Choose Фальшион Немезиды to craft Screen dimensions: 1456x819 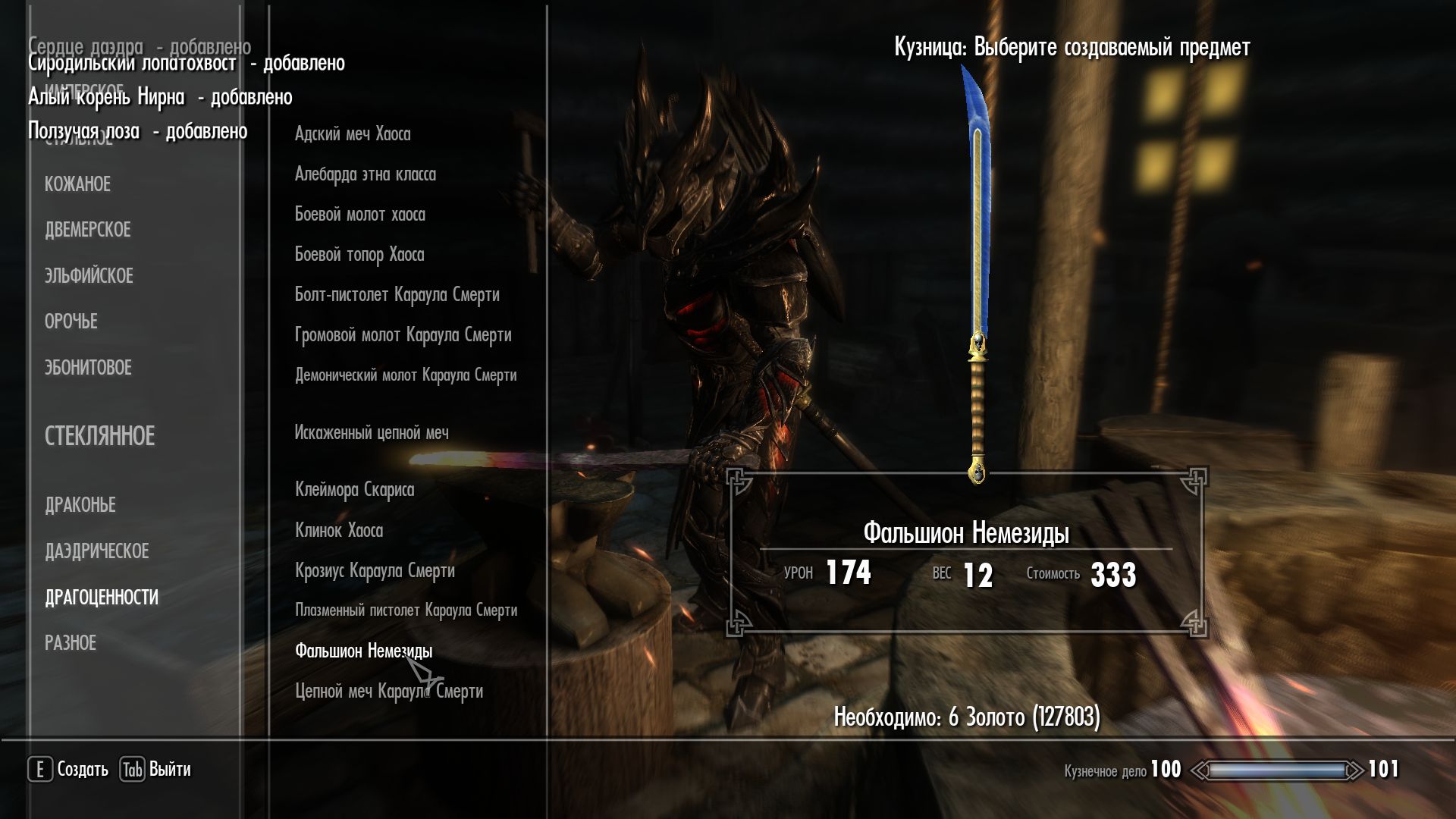[363, 651]
